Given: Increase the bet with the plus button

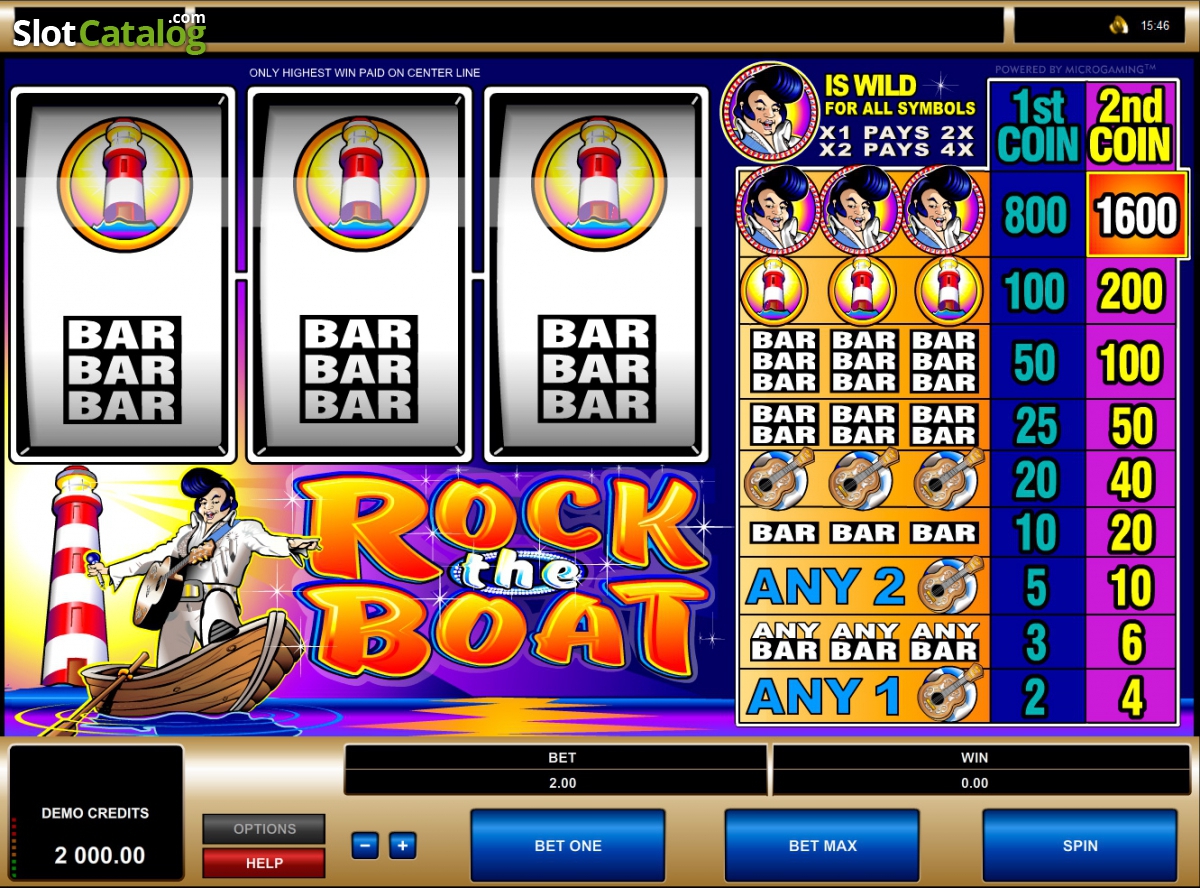Looking at the screenshot, I should [402, 846].
